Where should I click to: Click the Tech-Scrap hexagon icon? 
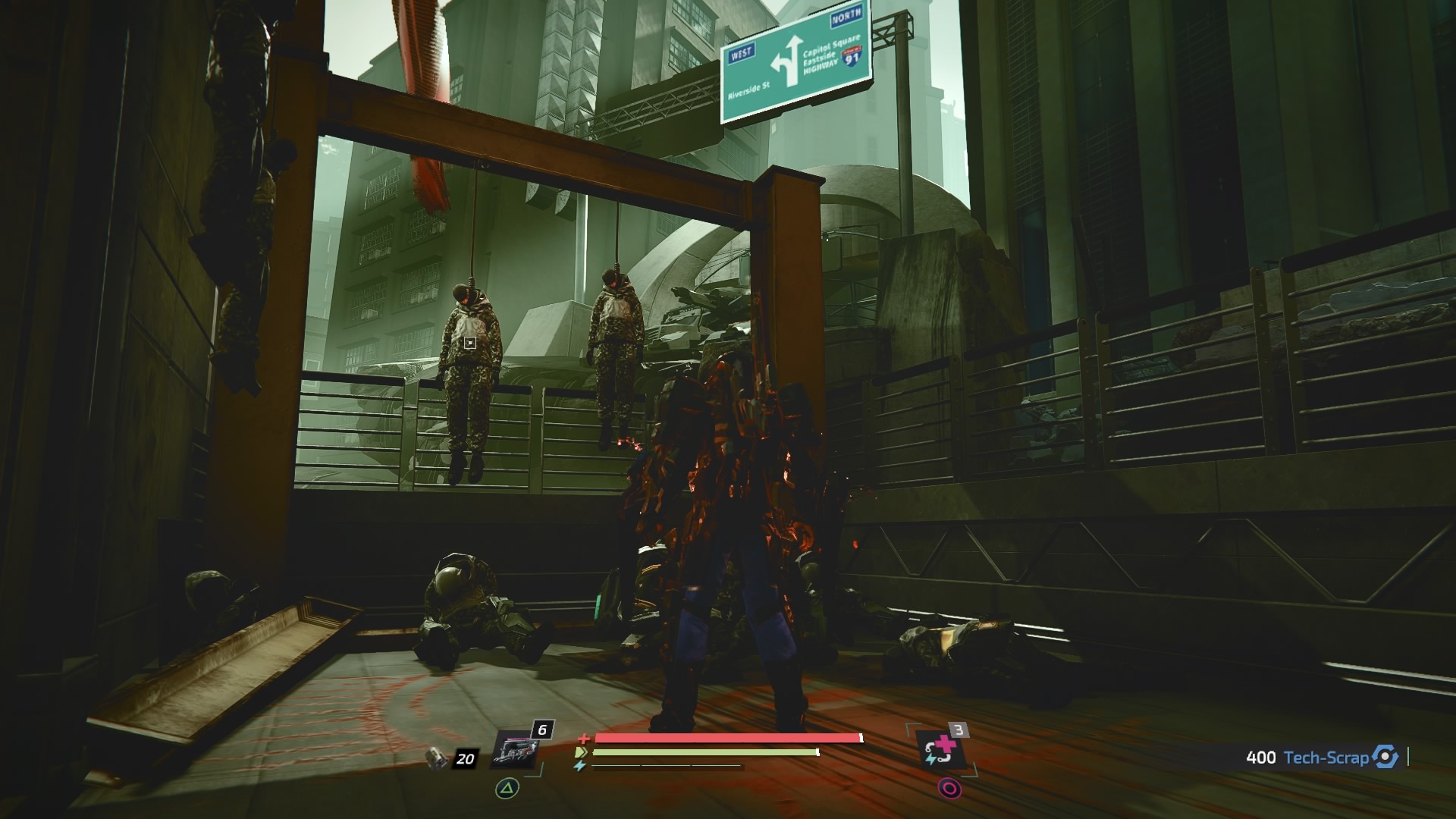[1385, 757]
